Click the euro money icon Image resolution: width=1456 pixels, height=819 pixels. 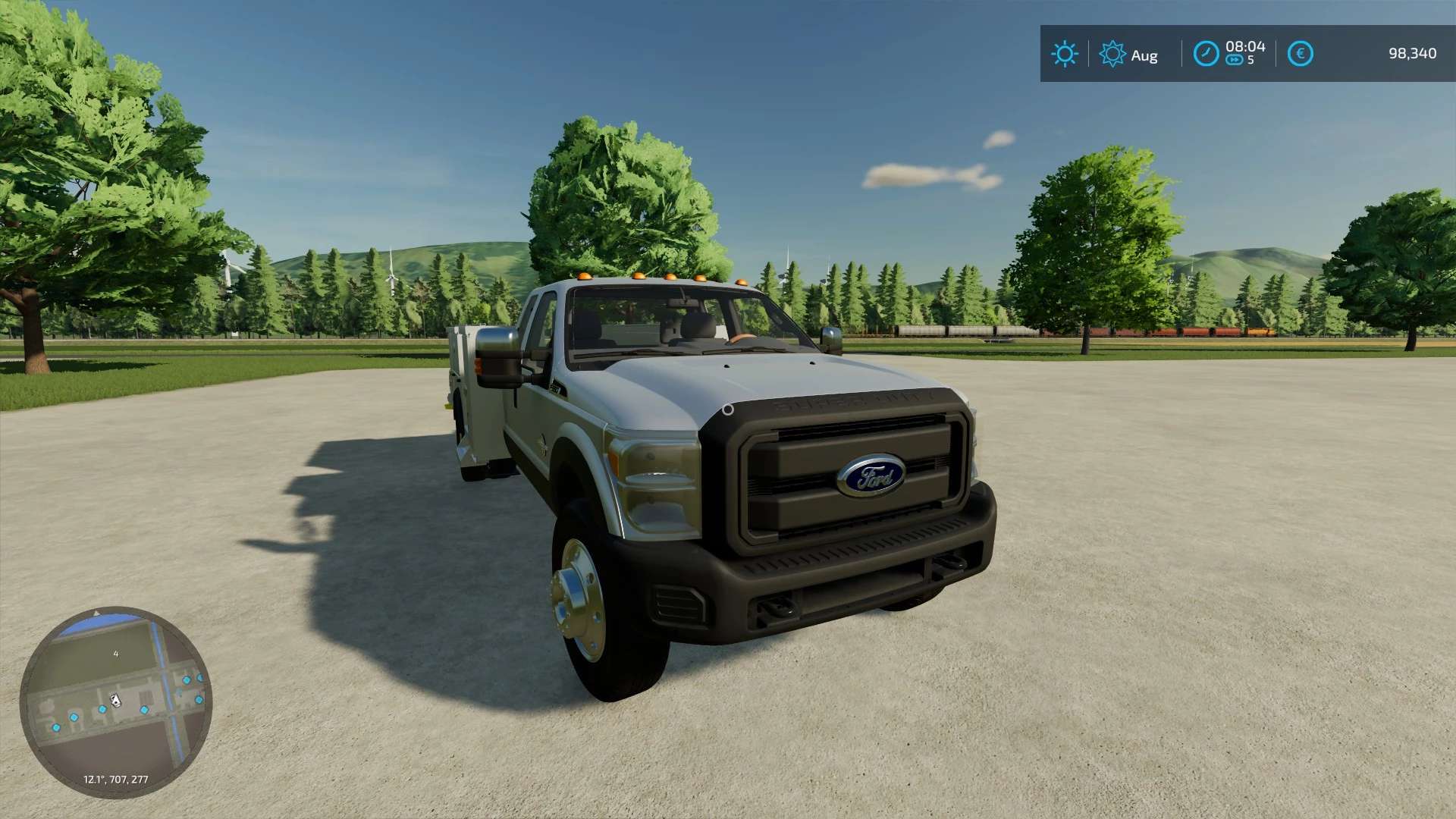1300,54
